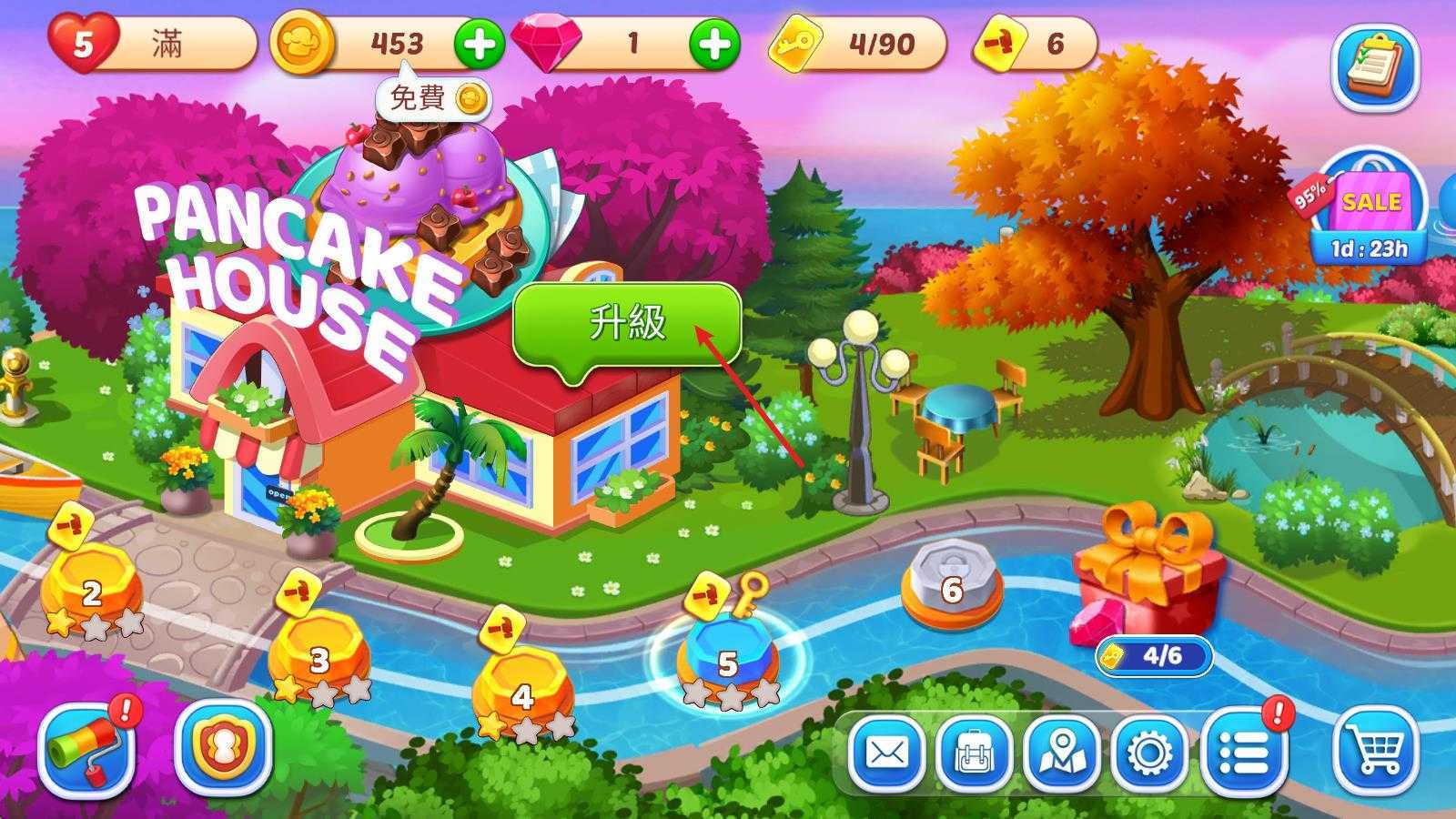1456x819 pixels.
Task: Claim the 免費 free coins bubble
Action: (x=433, y=98)
